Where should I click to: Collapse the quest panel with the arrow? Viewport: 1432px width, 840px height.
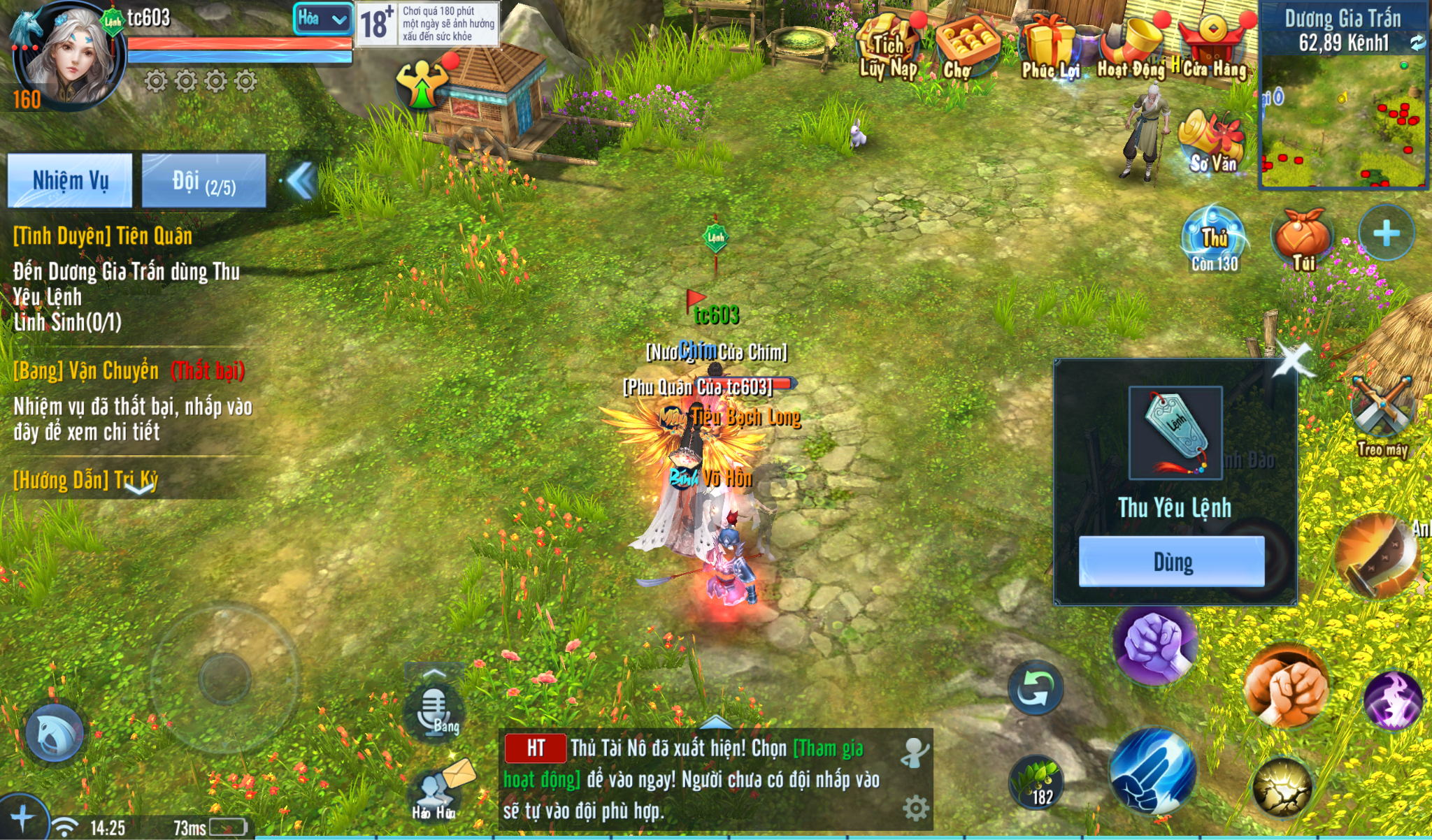pos(302,181)
